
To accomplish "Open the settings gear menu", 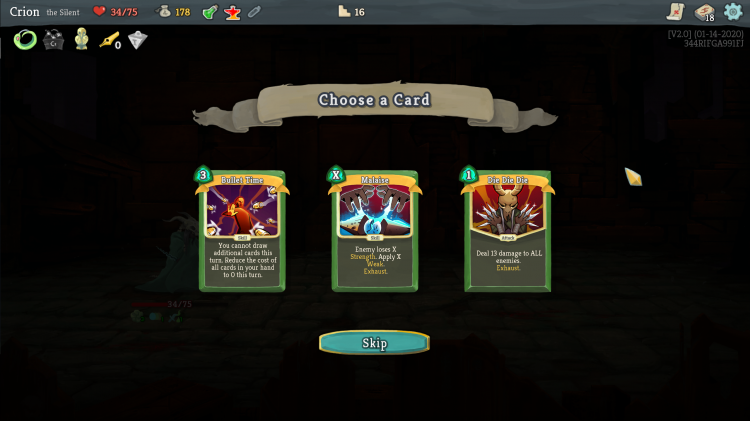I will (733, 12).
